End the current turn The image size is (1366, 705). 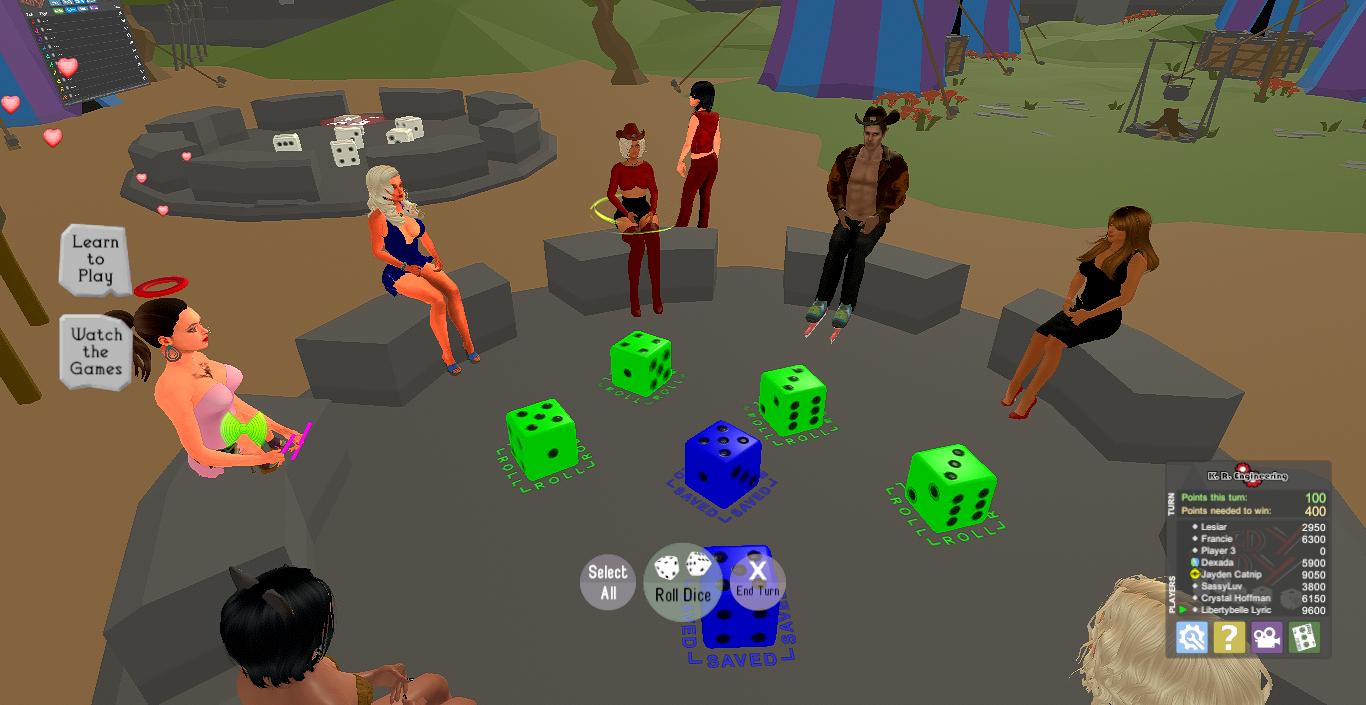click(757, 580)
